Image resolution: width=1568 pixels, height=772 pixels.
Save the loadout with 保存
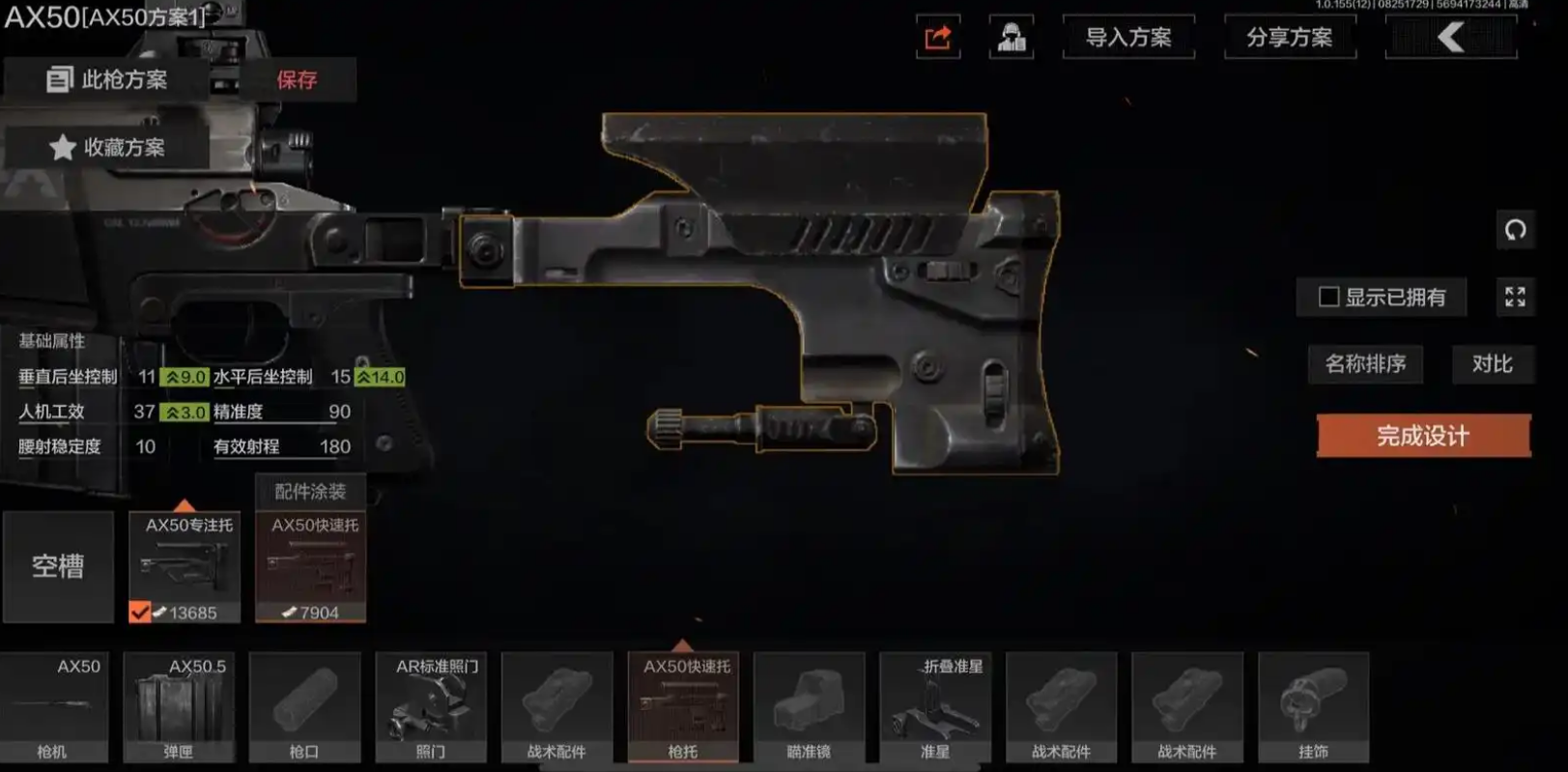point(297,79)
